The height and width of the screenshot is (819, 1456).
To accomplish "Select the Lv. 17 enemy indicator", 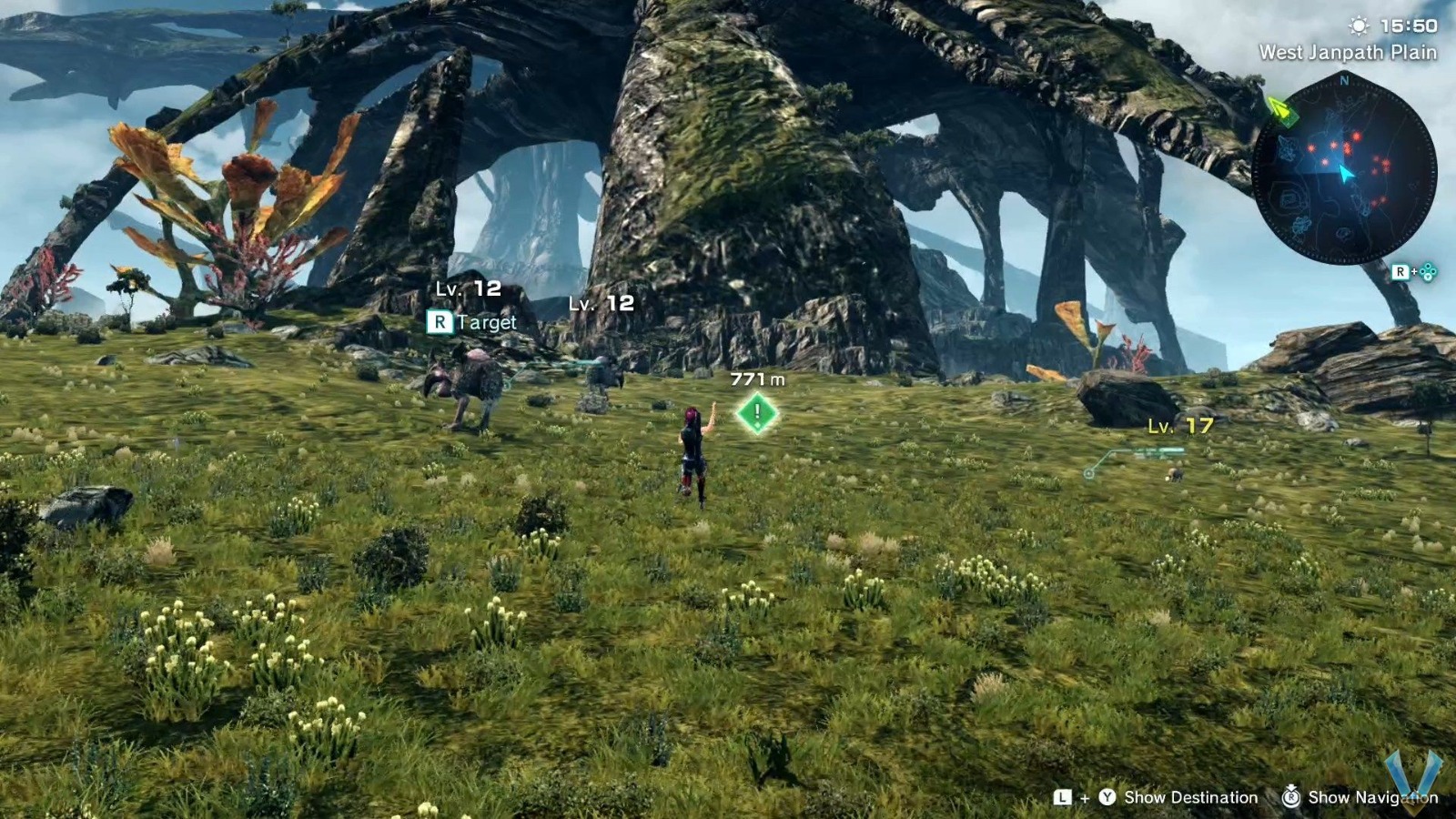I will [1178, 426].
